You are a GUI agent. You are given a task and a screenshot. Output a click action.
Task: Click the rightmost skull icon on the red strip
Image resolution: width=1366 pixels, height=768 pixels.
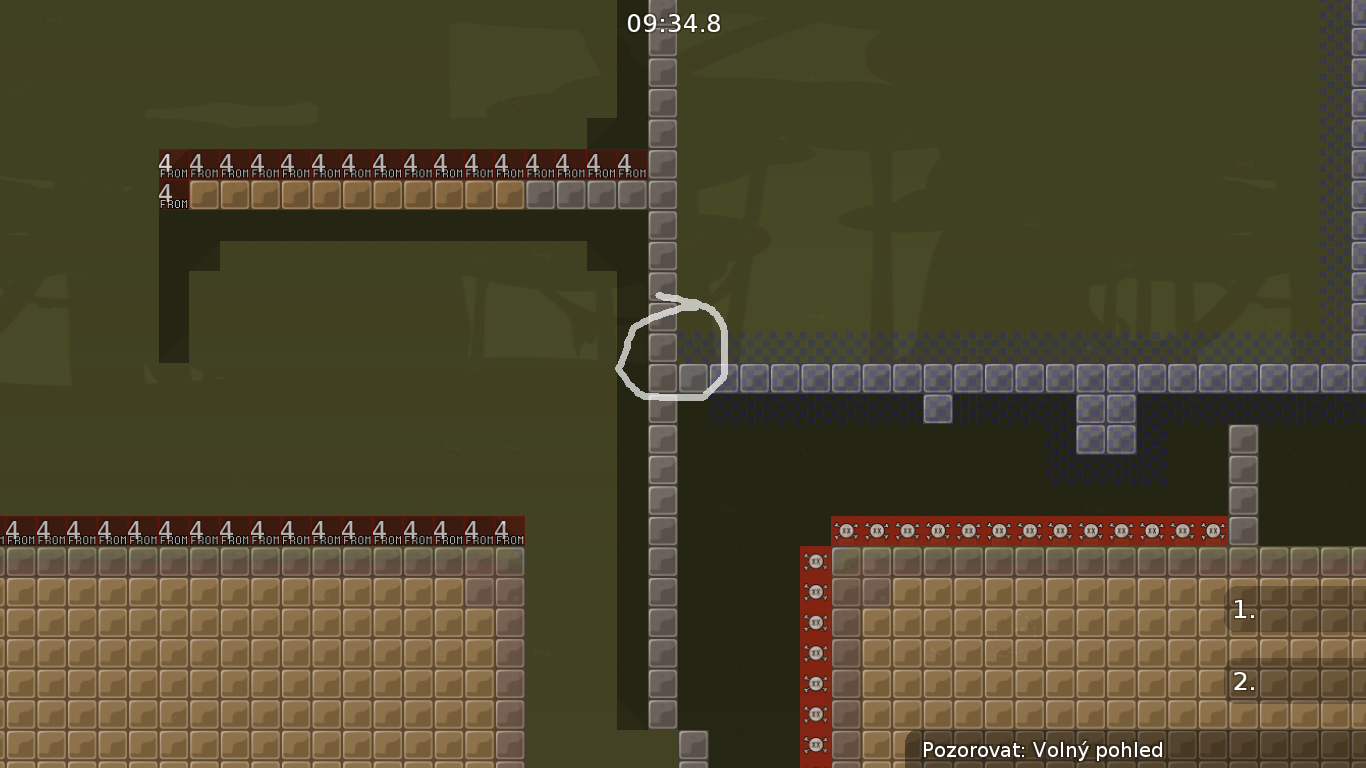[1211, 530]
